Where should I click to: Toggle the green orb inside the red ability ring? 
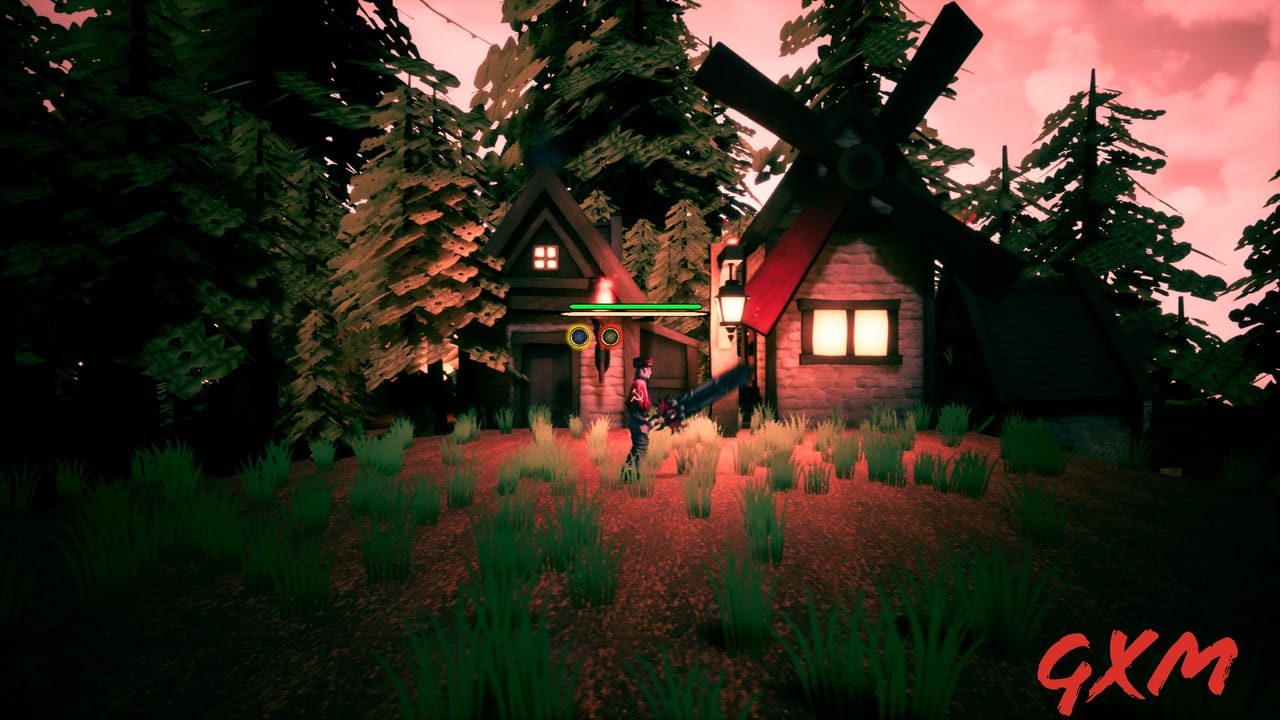[609, 337]
